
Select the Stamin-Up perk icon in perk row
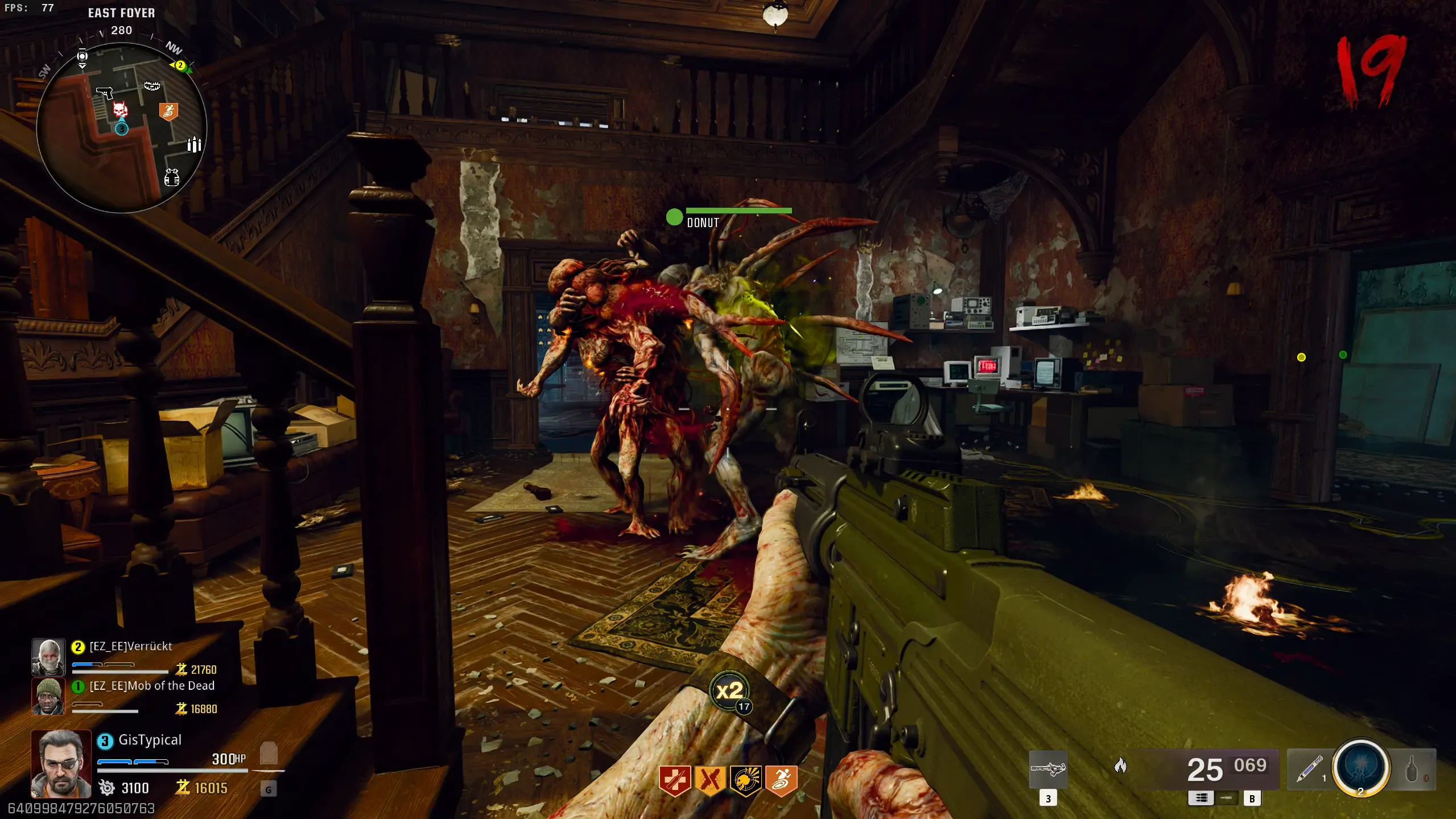tap(781, 780)
